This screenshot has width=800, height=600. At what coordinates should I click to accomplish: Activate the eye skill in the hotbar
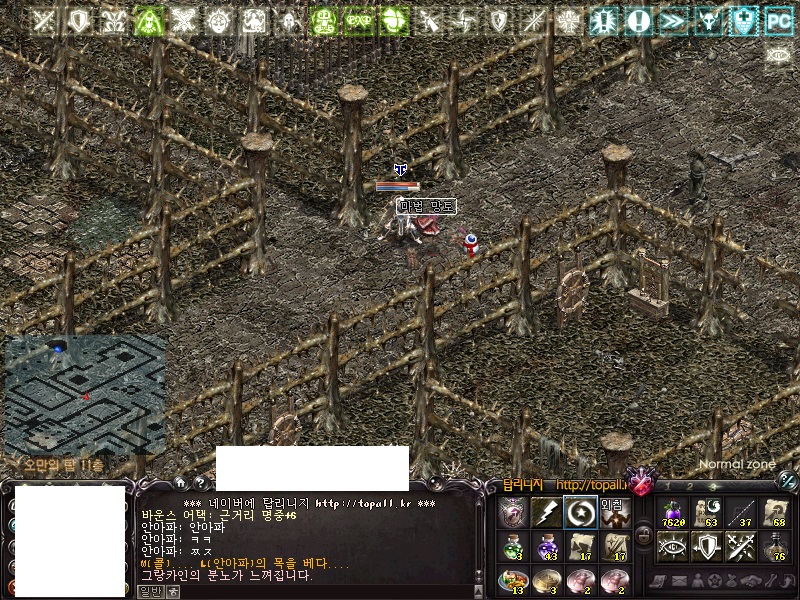(x=672, y=546)
